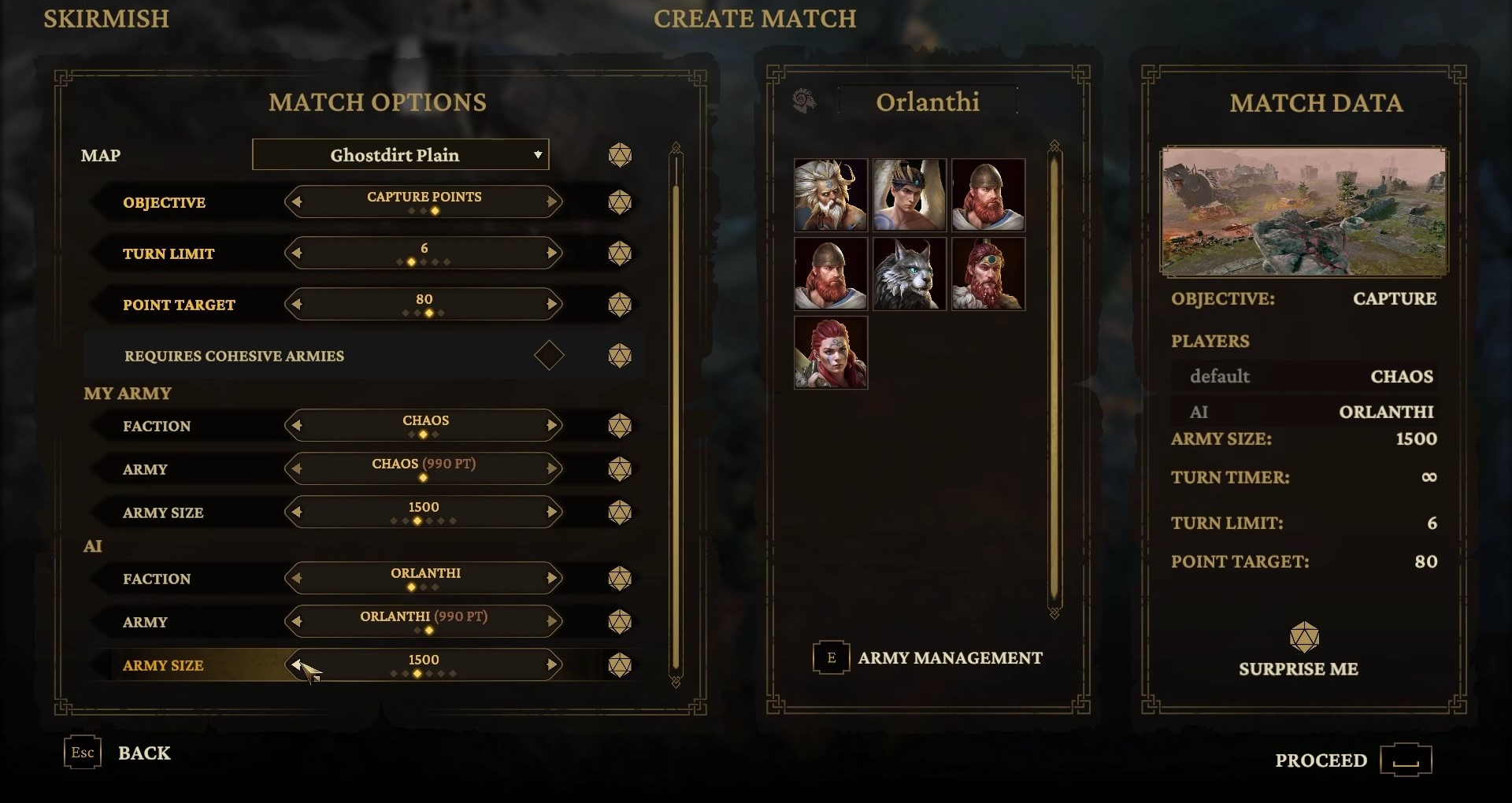Select the white-bearded elder unit portrait
This screenshot has height=803, width=1512.
click(x=831, y=195)
